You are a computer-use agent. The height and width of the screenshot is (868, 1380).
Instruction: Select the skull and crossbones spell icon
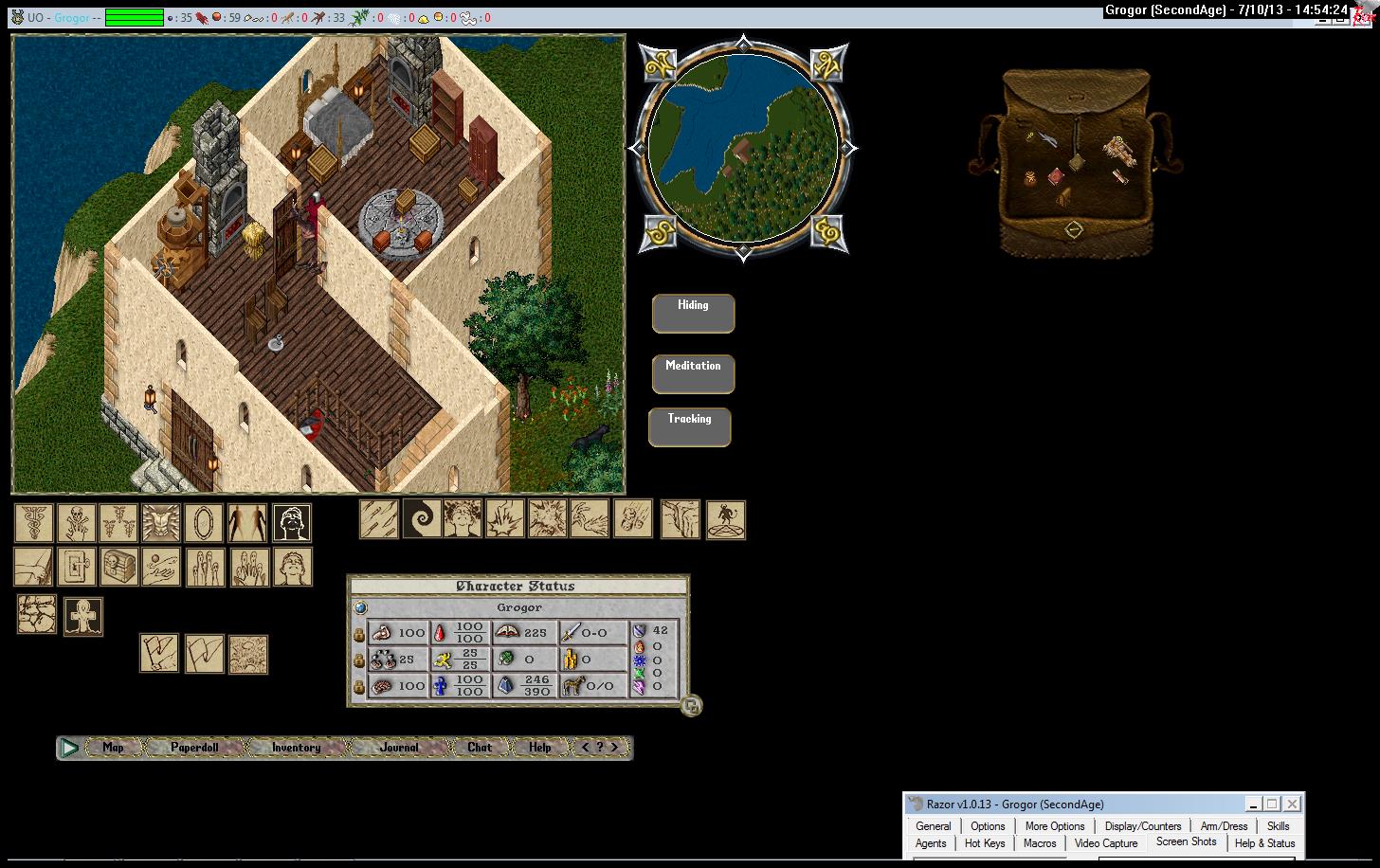(x=75, y=523)
